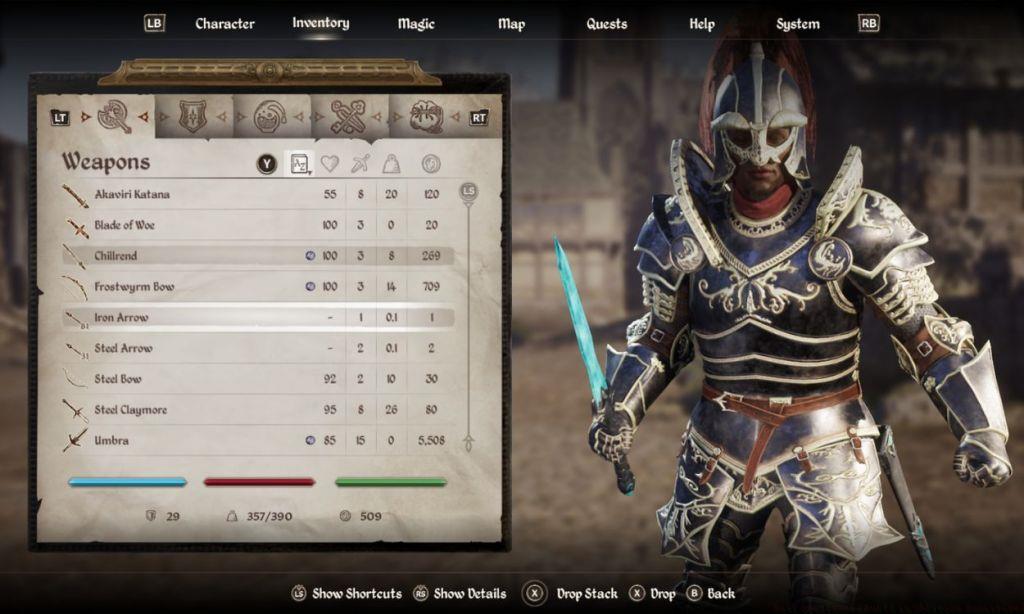Sort weapons by the heart condition column
The width and height of the screenshot is (1024, 614).
click(x=329, y=164)
